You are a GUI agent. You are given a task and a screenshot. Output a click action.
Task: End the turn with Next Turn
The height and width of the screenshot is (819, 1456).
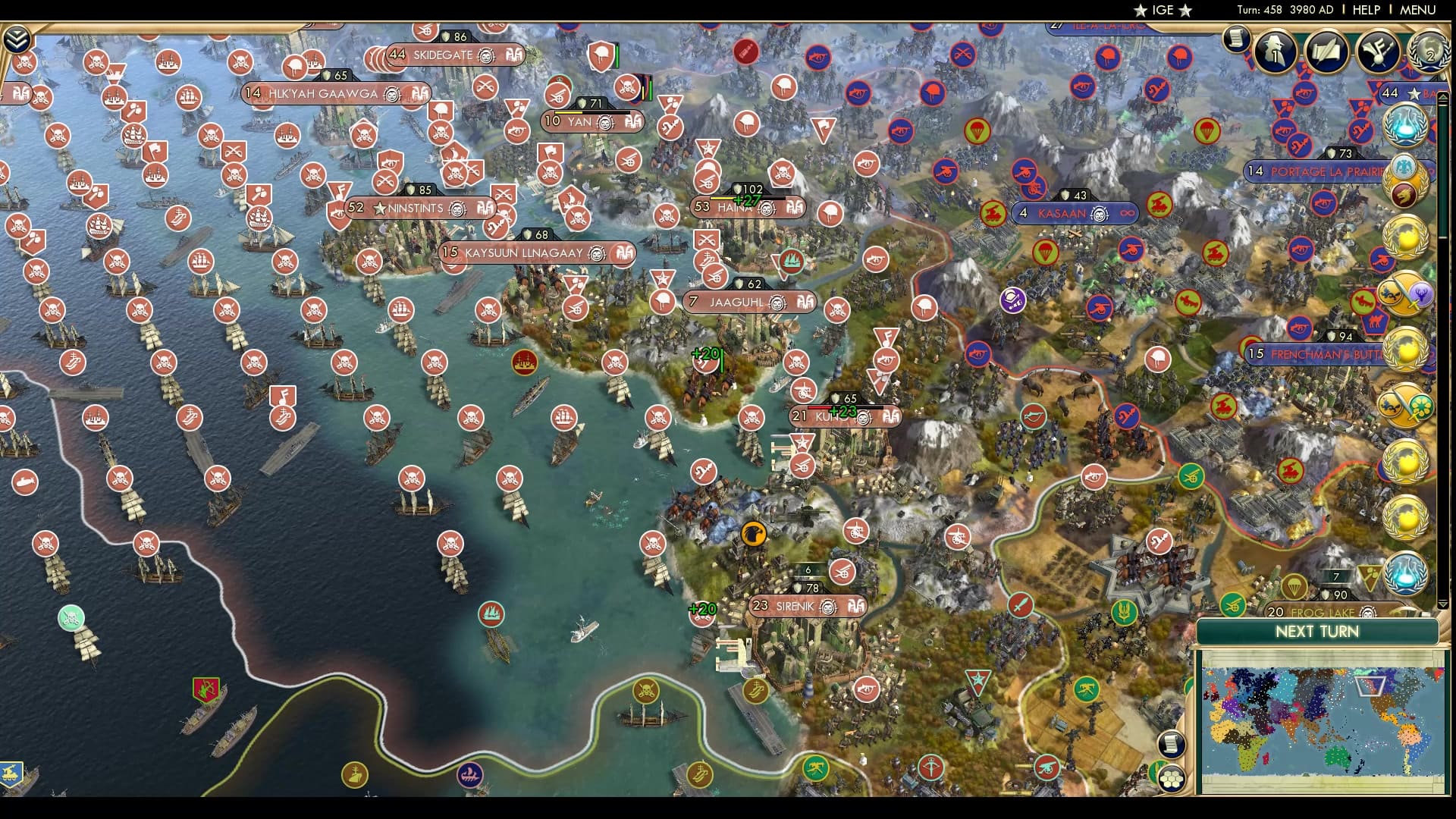[1316, 632]
